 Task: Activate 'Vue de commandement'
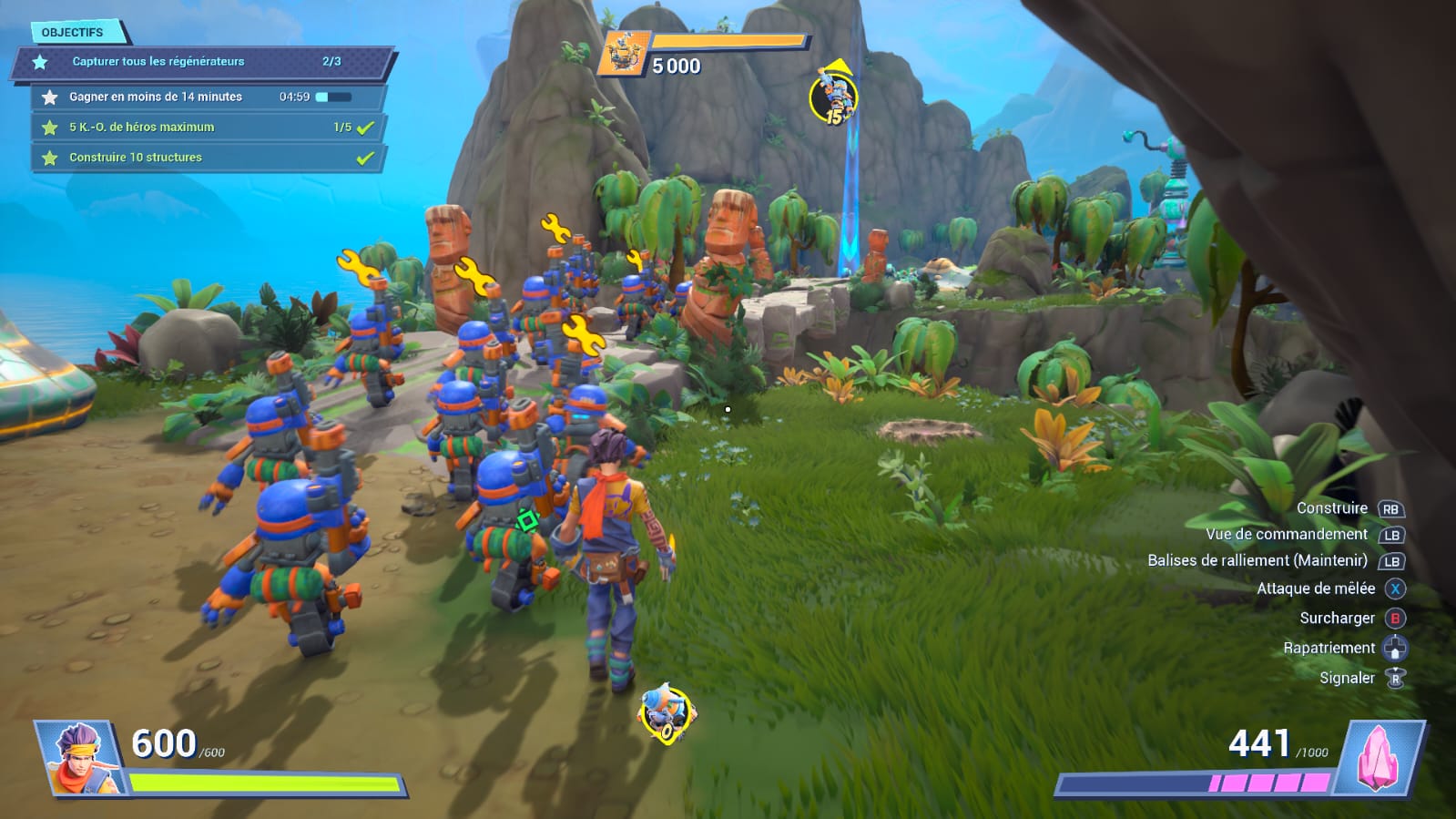point(1286,535)
